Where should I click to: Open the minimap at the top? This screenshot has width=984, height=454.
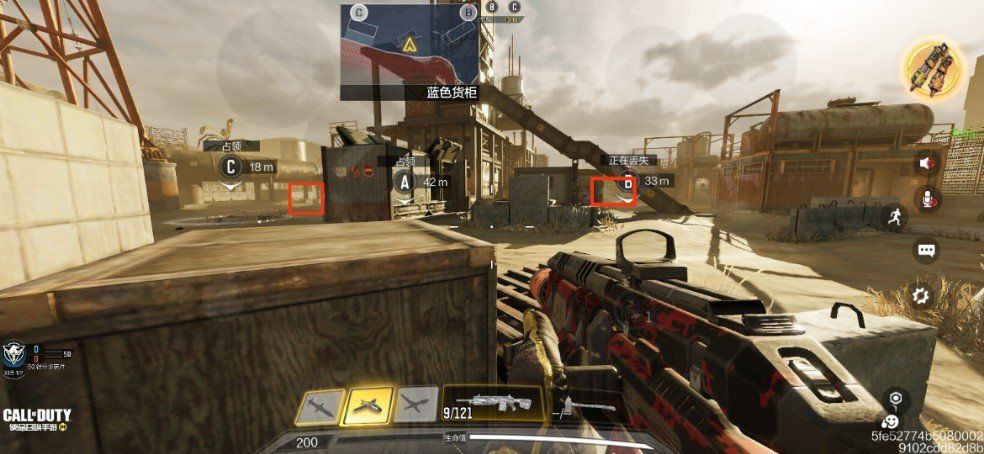point(409,43)
